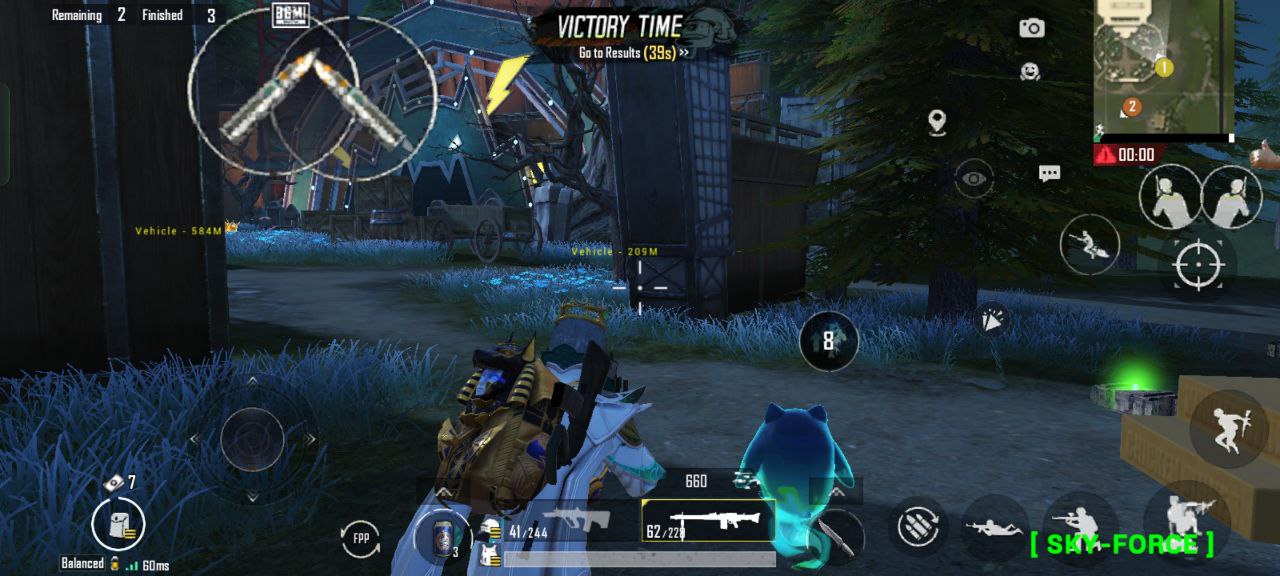
Task: Take a screenshot with the camera icon
Action: [1031, 28]
